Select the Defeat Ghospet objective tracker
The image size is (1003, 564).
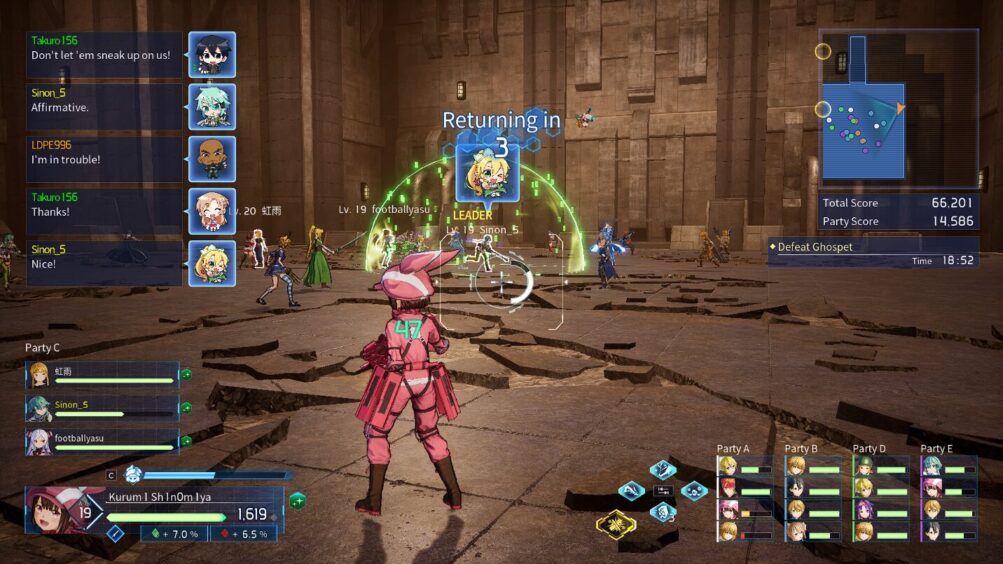tap(872, 252)
